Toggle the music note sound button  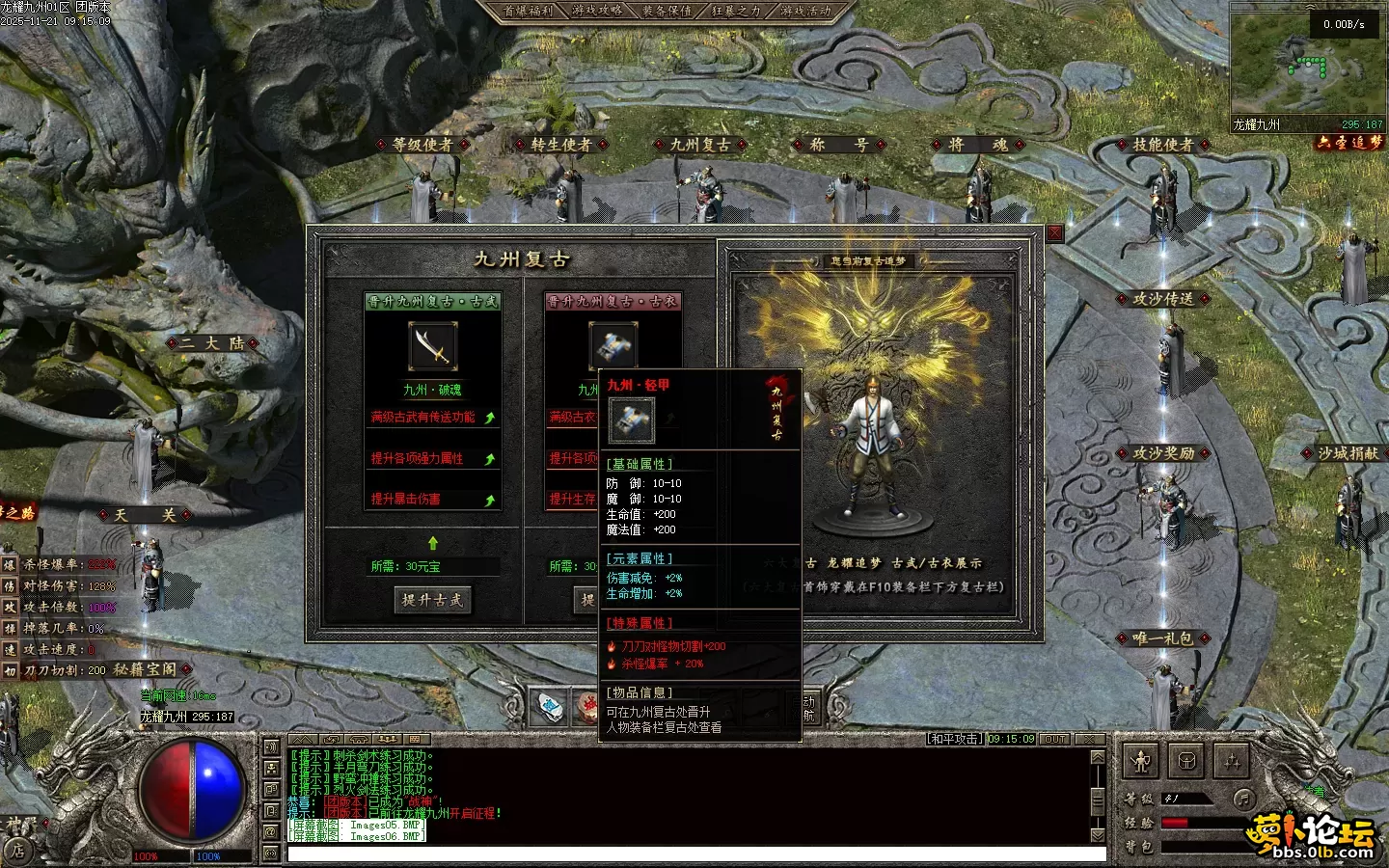(1244, 799)
